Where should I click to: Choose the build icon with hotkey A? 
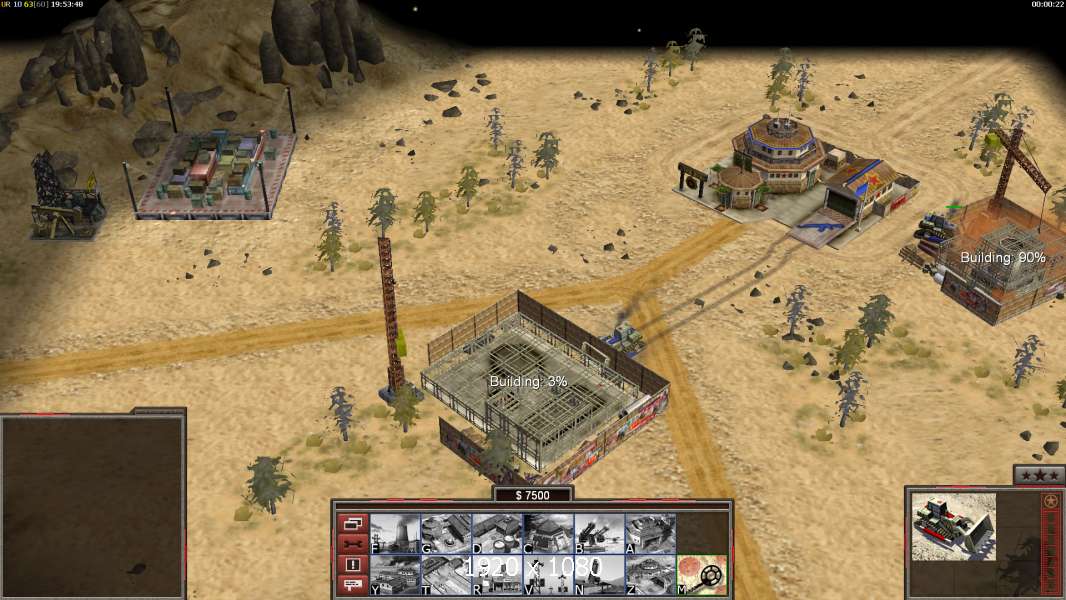point(650,533)
